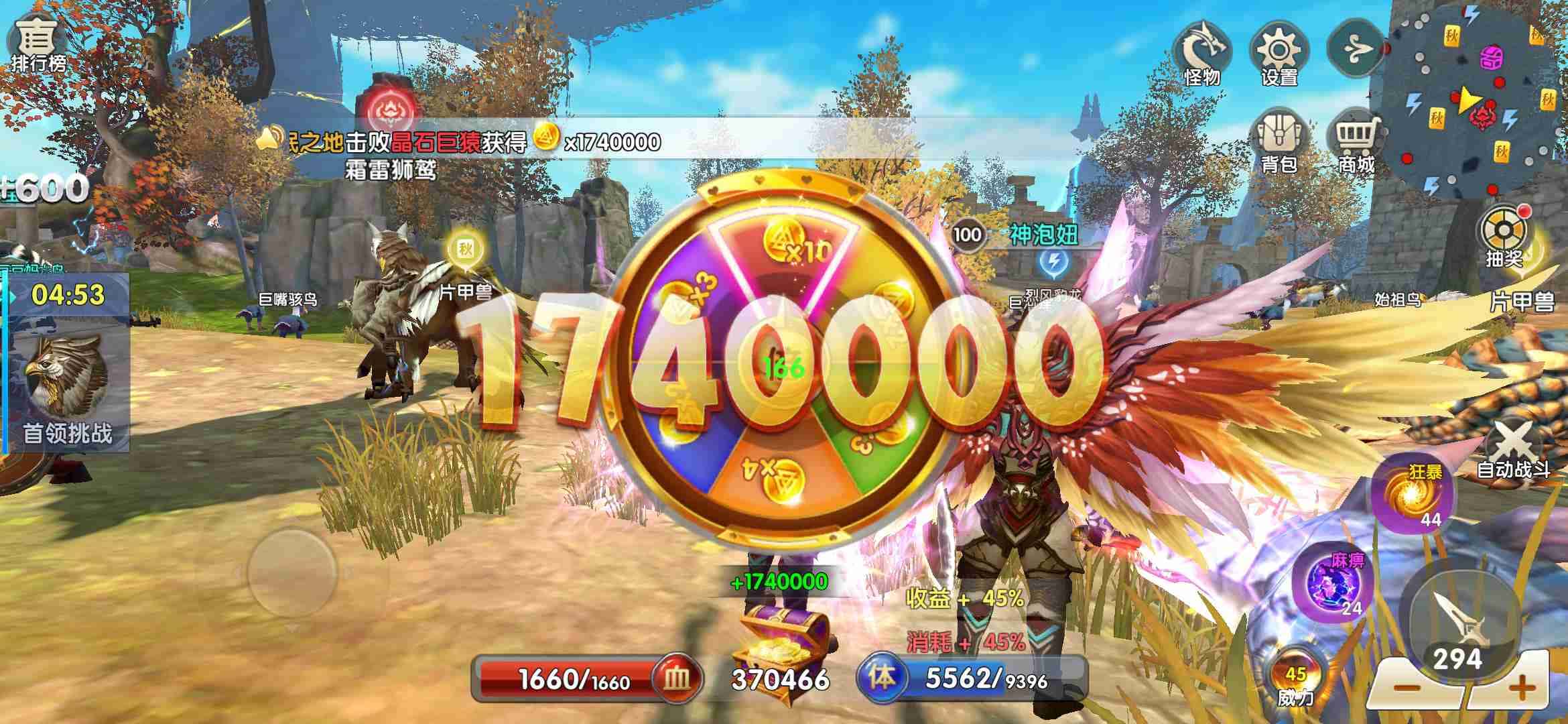Open the 排行榜 leaderboard
The height and width of the screenshot is (724, 1568).
[38, 44]
